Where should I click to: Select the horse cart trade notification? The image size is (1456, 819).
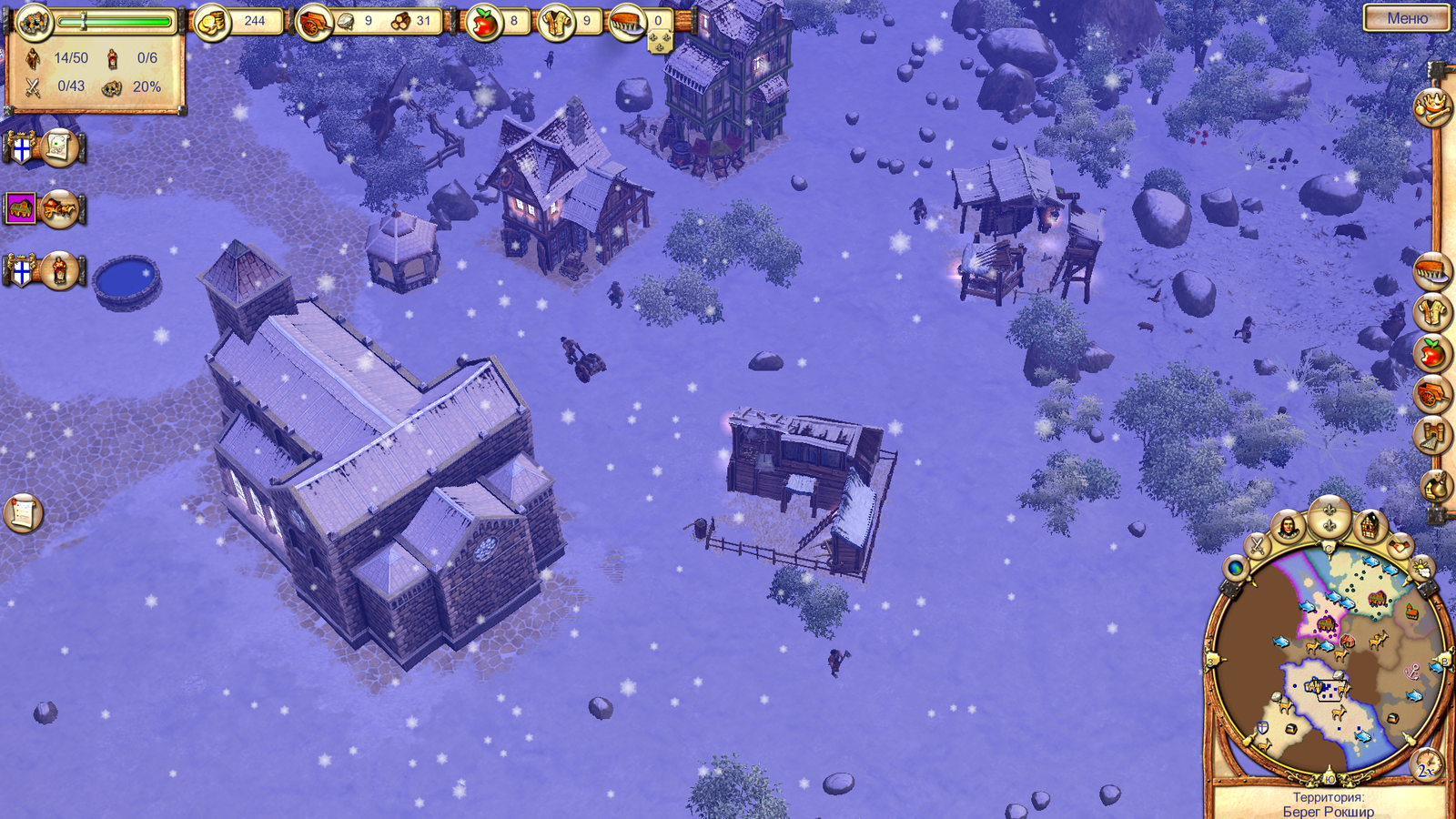pyautogui.click(x=59, y=209)
